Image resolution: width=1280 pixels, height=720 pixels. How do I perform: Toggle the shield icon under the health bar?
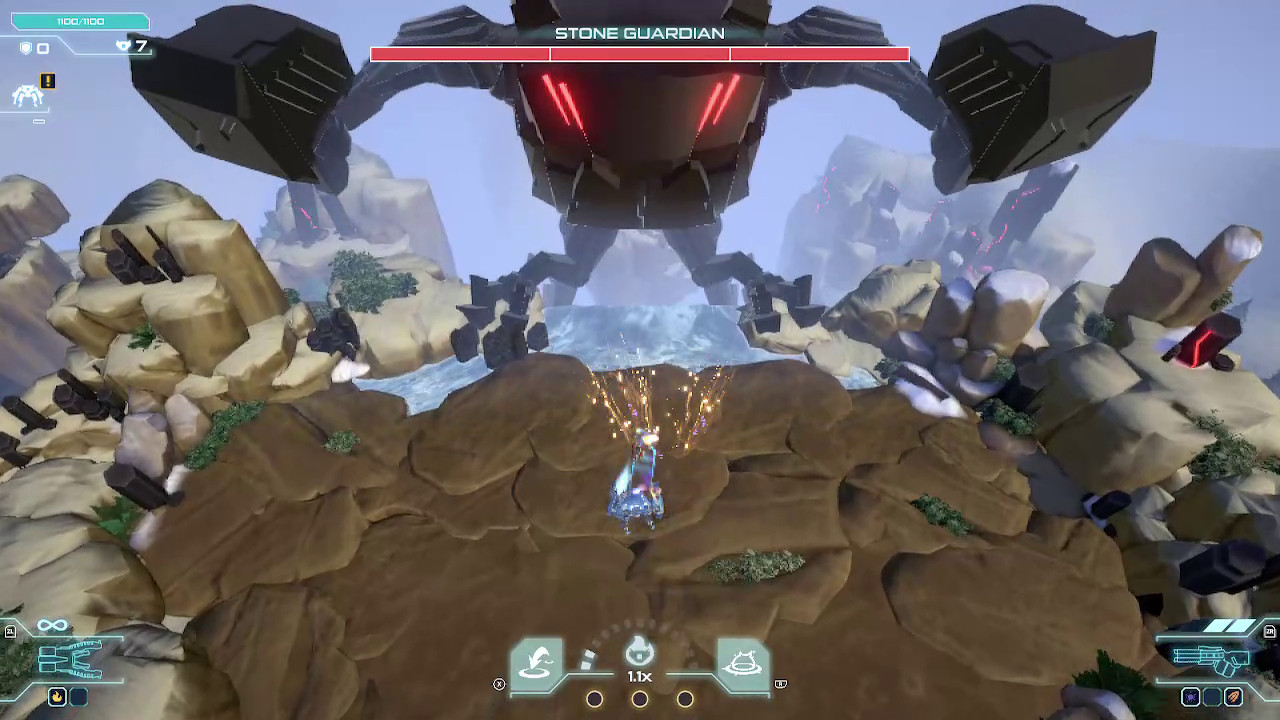[26, 47]
